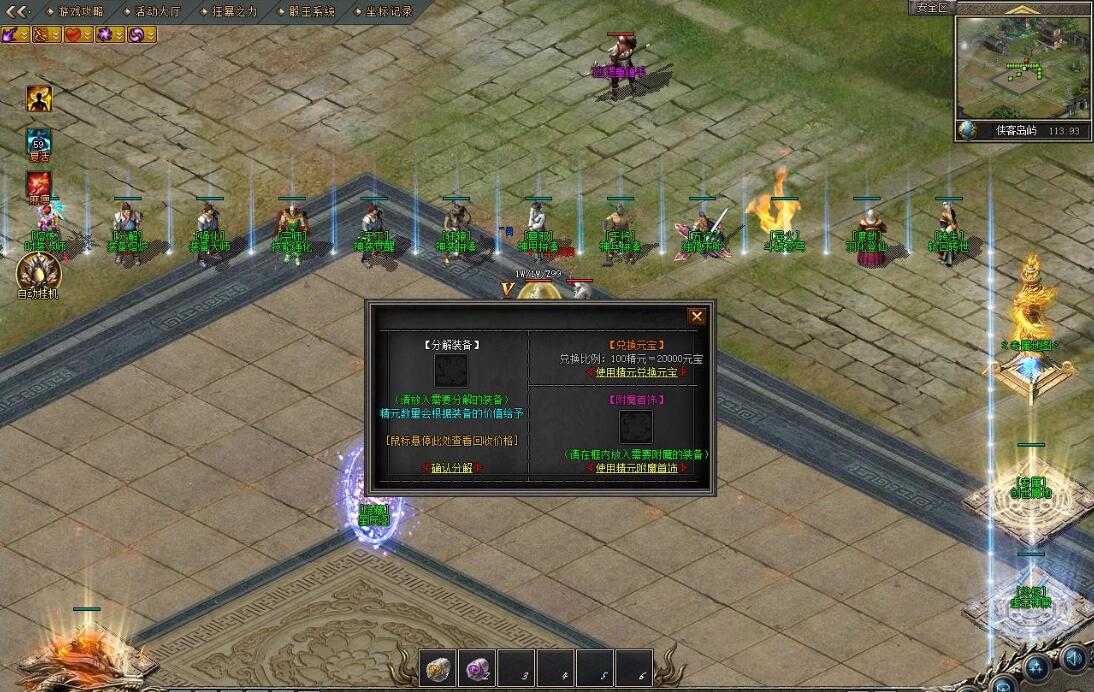Select the 附魔首饰 jewelry slot
The width and height of the screenshot is (1094, 692).
tap(636, 427)
